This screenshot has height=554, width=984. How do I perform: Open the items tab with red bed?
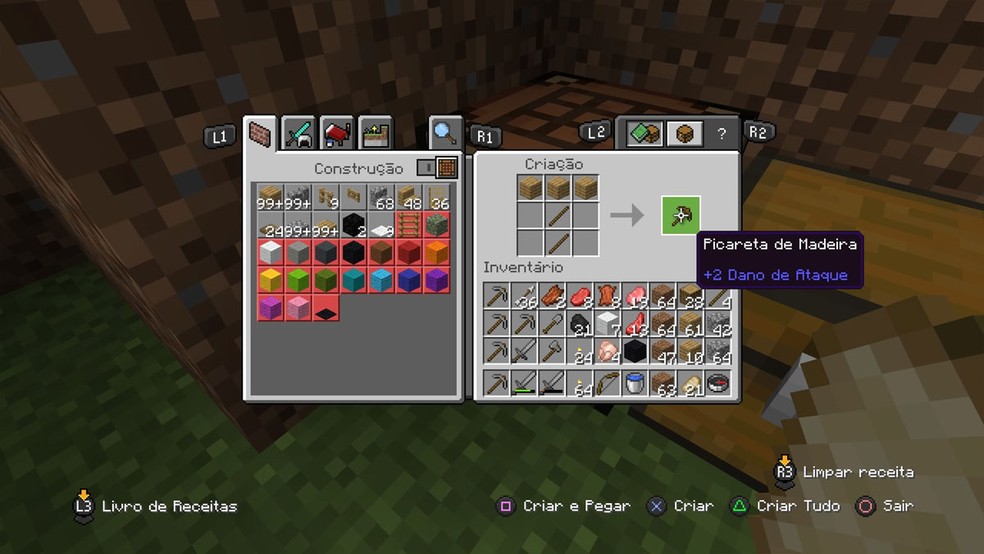pos(337,133)
